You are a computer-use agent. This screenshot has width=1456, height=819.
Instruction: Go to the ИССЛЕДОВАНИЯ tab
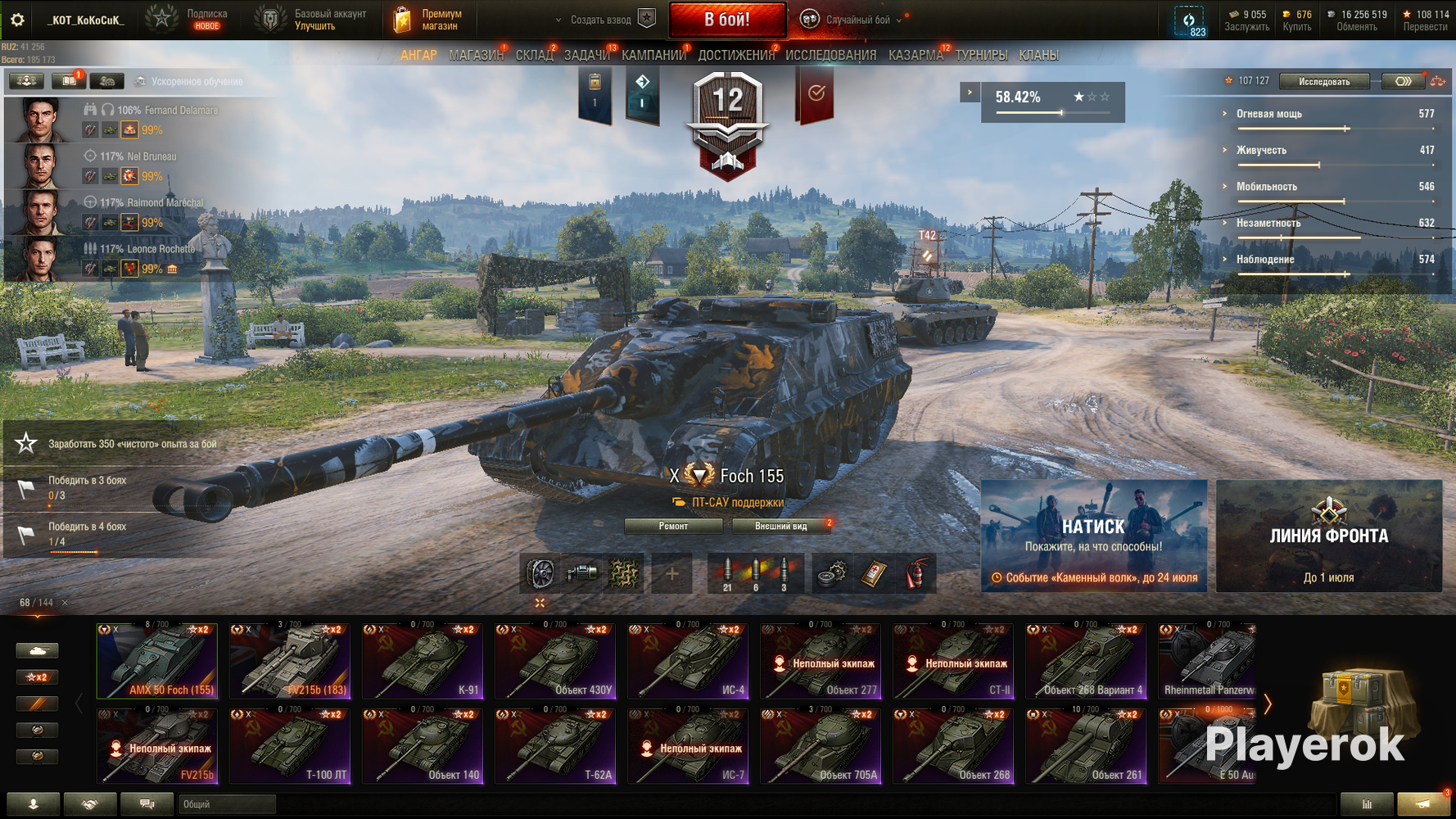click(x=830, y=56)
